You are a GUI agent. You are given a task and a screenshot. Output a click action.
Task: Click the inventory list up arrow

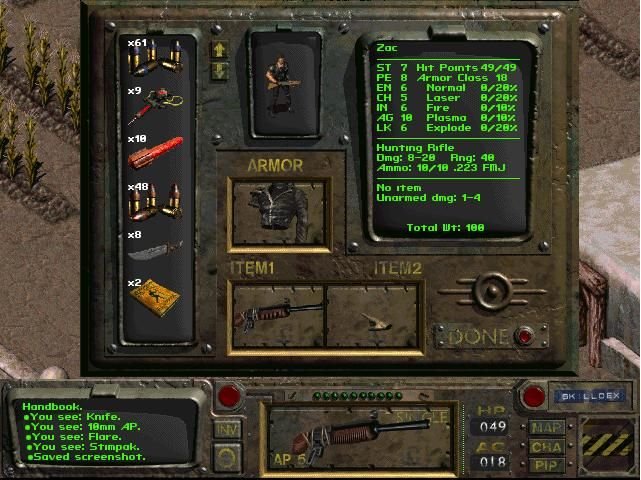(x=219, y=49)
